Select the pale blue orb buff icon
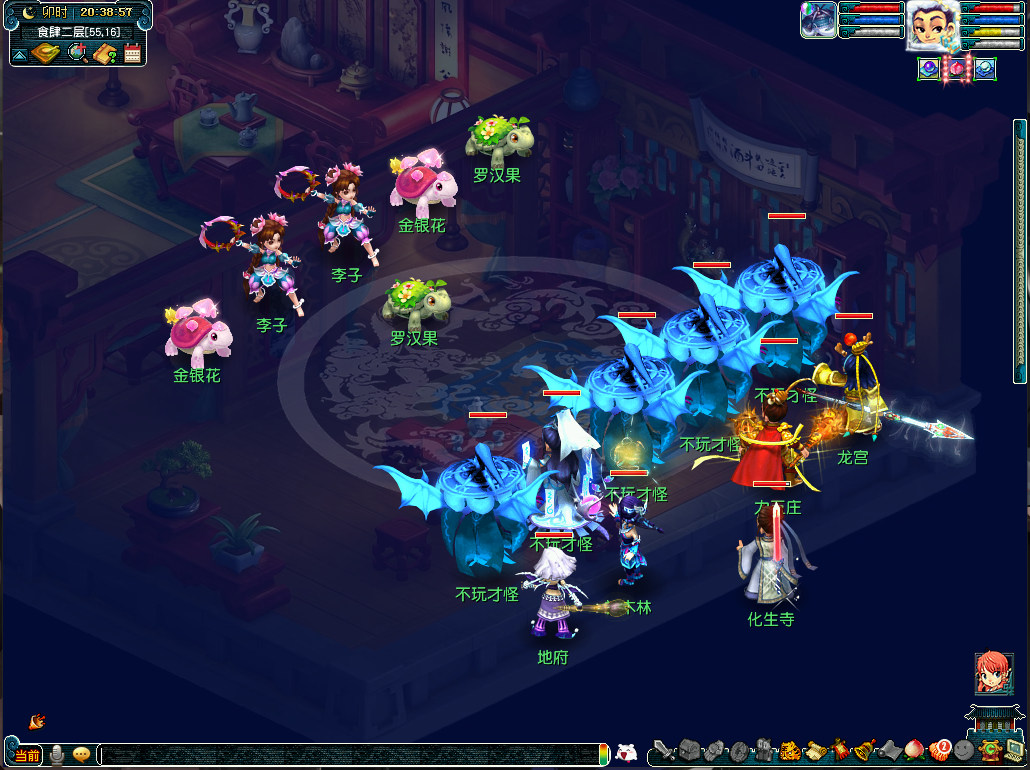This screenshot has width=1030, height=770. (x=985, y=69)
